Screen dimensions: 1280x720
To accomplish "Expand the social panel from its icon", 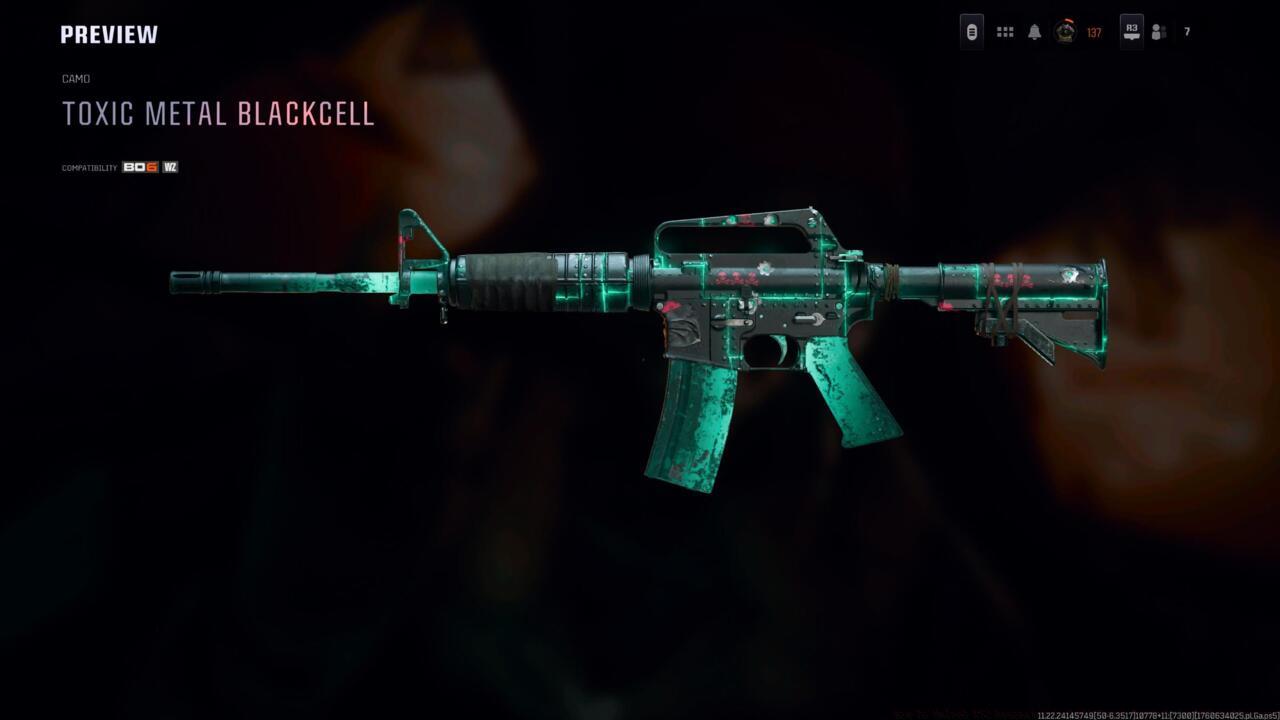I will (1157, 31).
